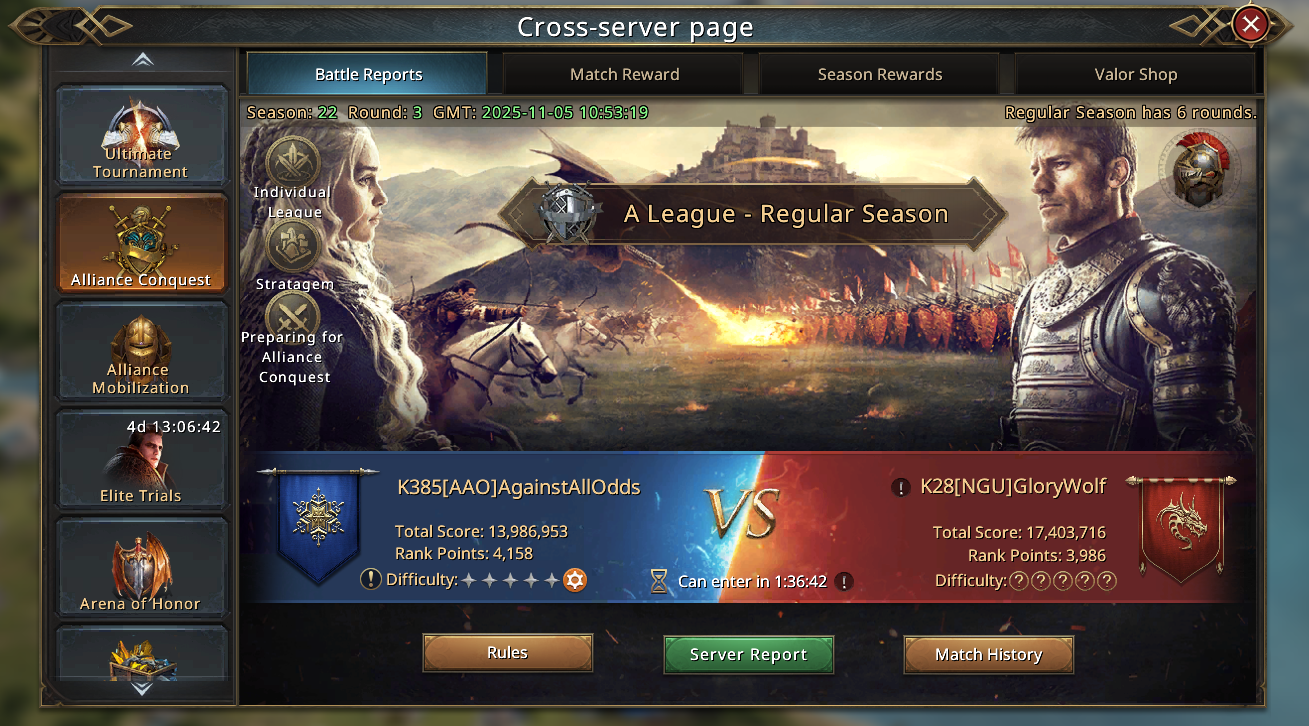Click Preparing for Alliance Conquest icon
The height and width of the screenshot is (726, 1309).
pos(293,318)
